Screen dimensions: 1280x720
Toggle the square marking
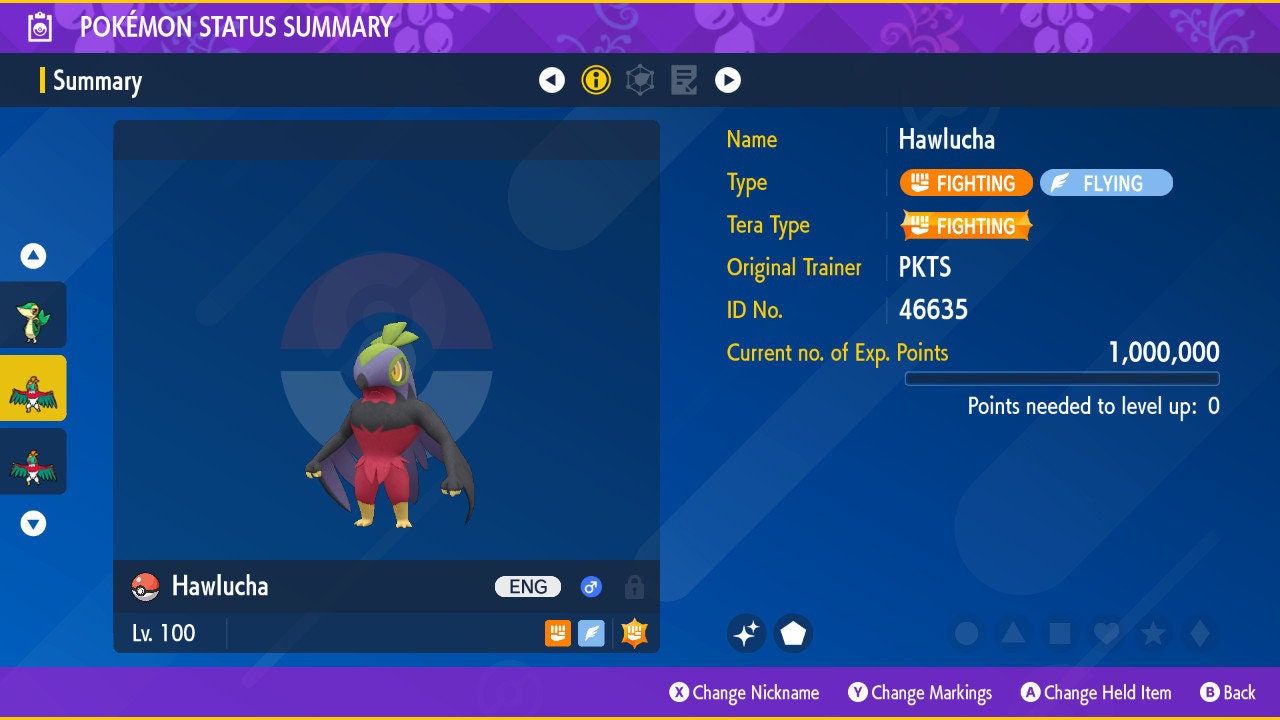1060,633
